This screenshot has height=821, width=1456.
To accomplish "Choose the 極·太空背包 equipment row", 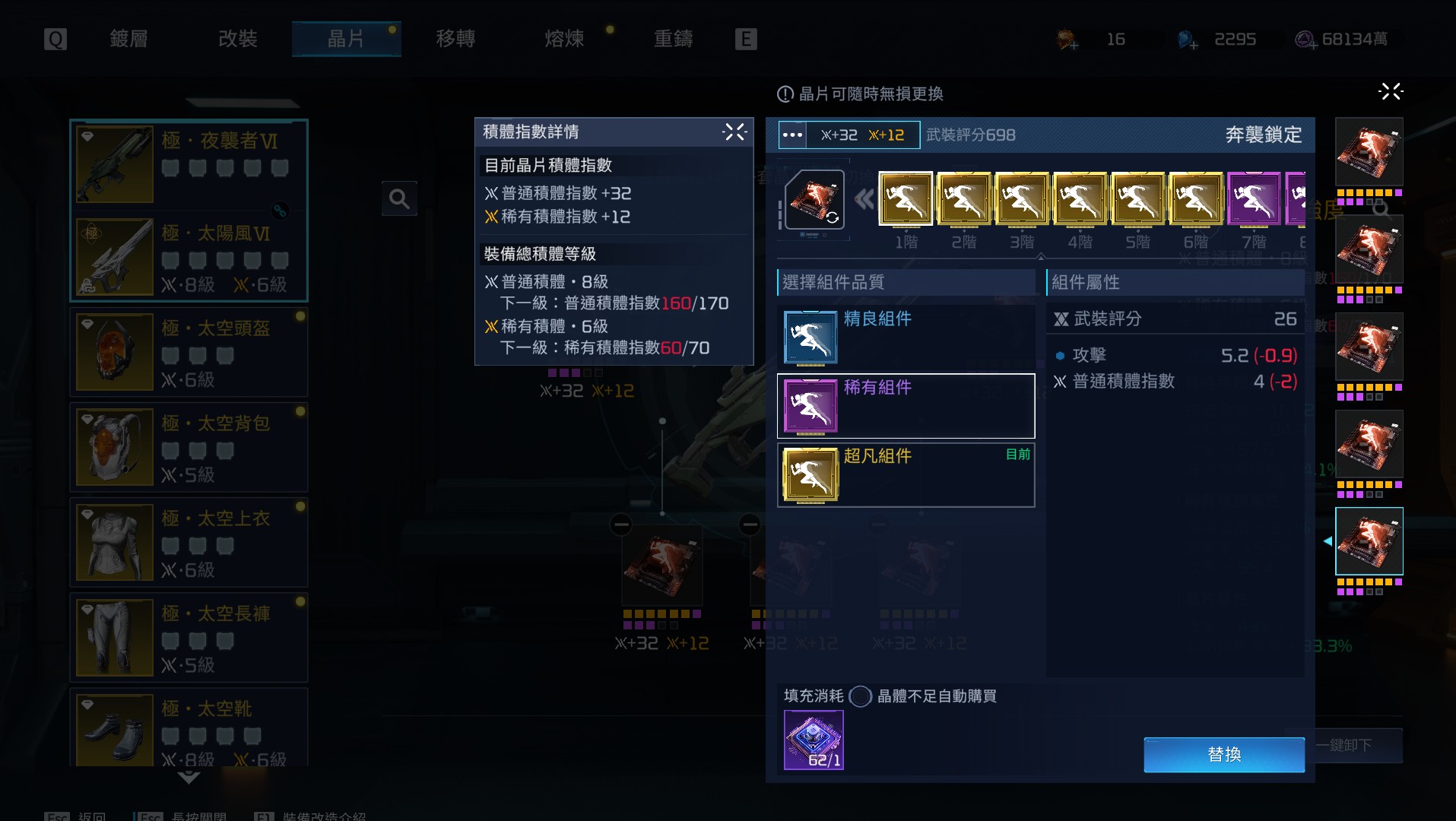I will click(x=189, y=447).
